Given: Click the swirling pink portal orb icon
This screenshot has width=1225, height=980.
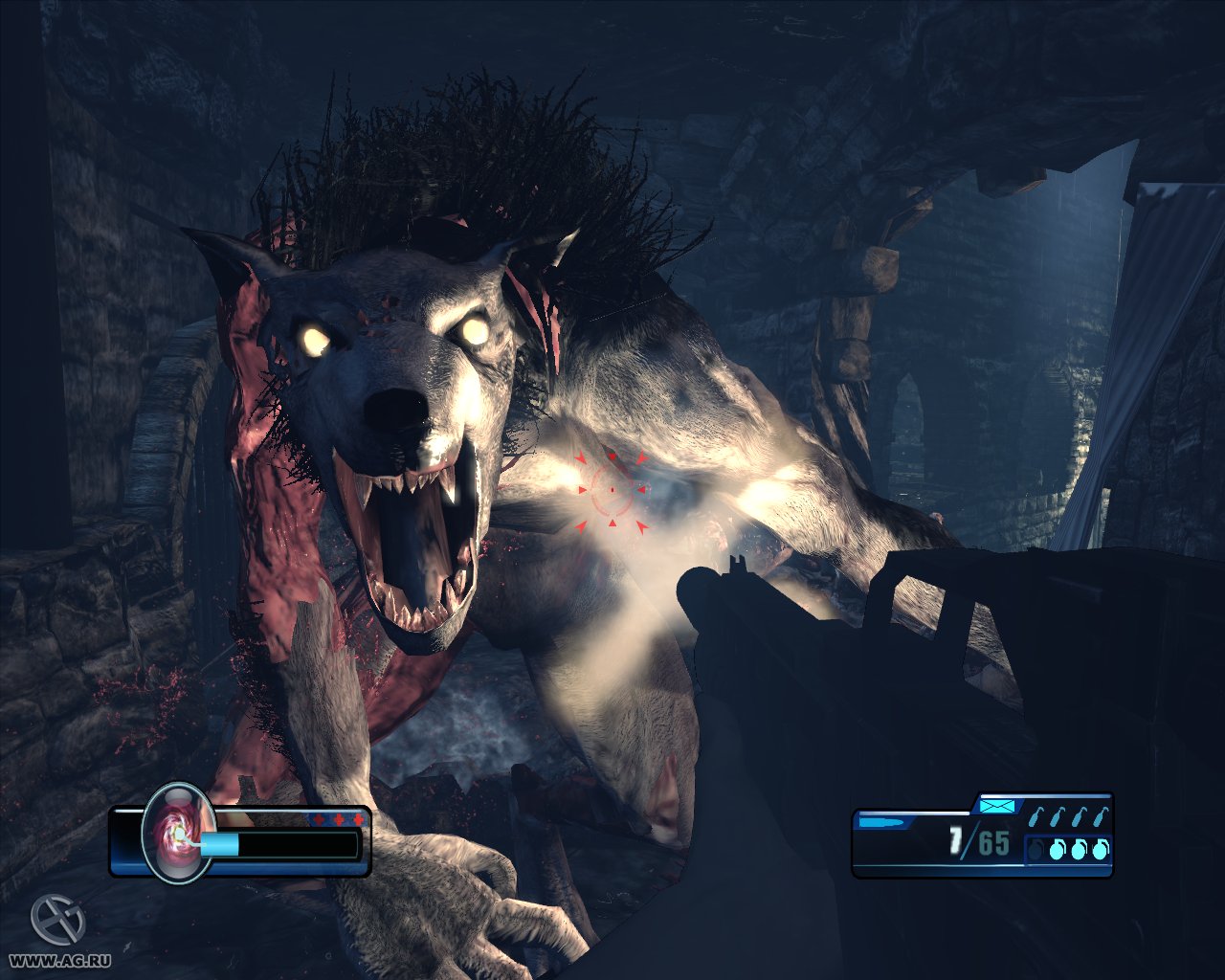Looking at the screenshot, I should click(x=177, y=831).
